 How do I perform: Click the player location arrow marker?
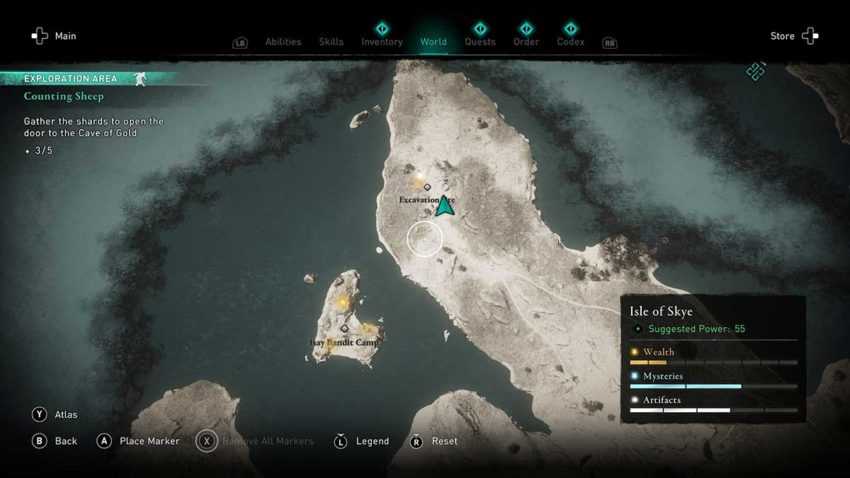point(444,205)
